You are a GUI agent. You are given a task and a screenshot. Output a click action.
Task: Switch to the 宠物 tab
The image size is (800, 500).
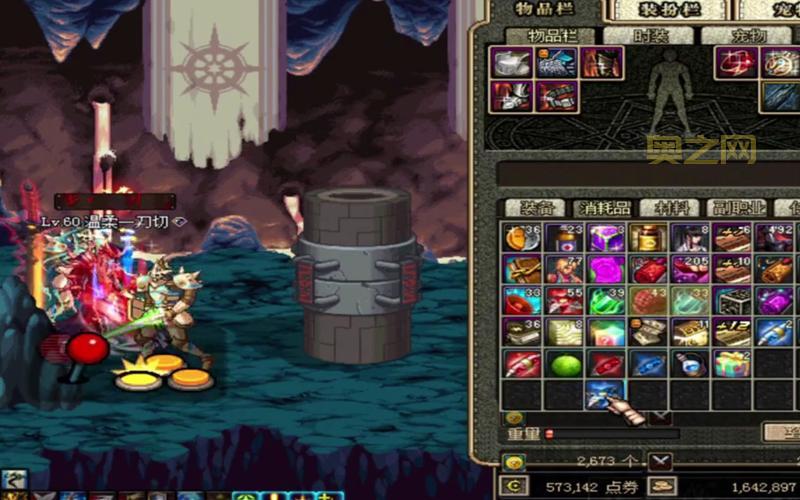point(748,36)
